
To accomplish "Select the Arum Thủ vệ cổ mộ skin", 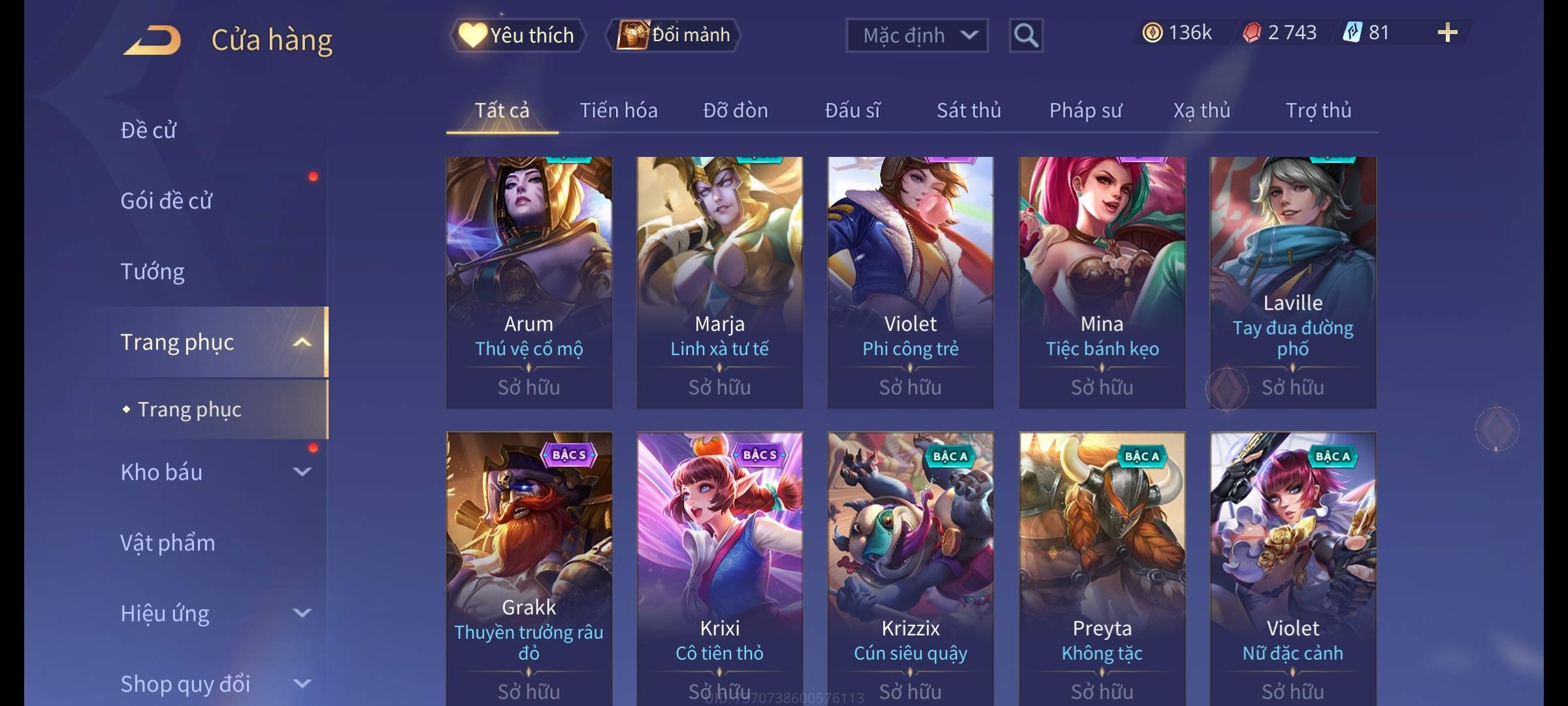I will (x=529, y=281).
